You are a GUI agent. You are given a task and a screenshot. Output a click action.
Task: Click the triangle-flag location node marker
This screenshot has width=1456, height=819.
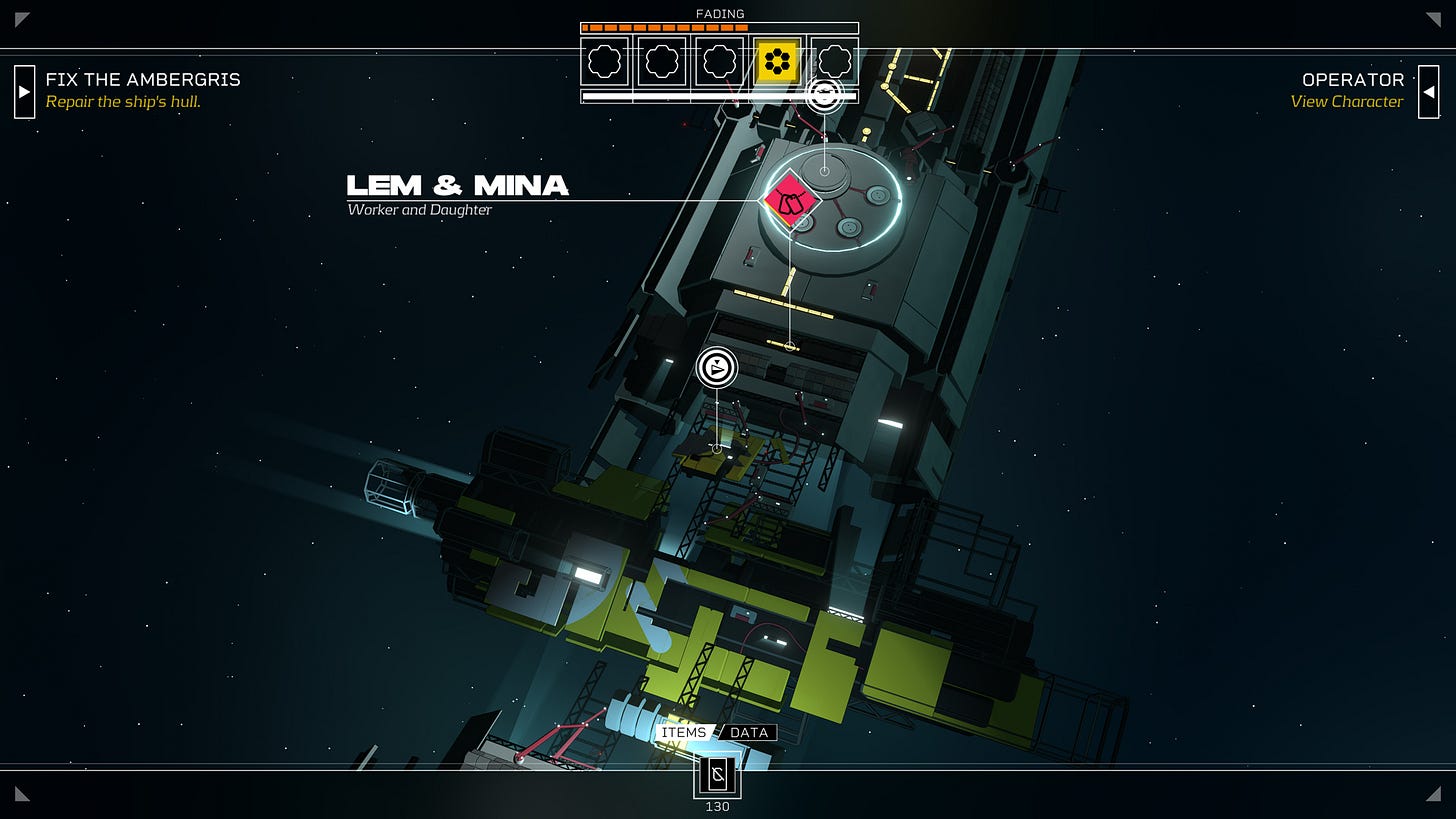[716, 368]
